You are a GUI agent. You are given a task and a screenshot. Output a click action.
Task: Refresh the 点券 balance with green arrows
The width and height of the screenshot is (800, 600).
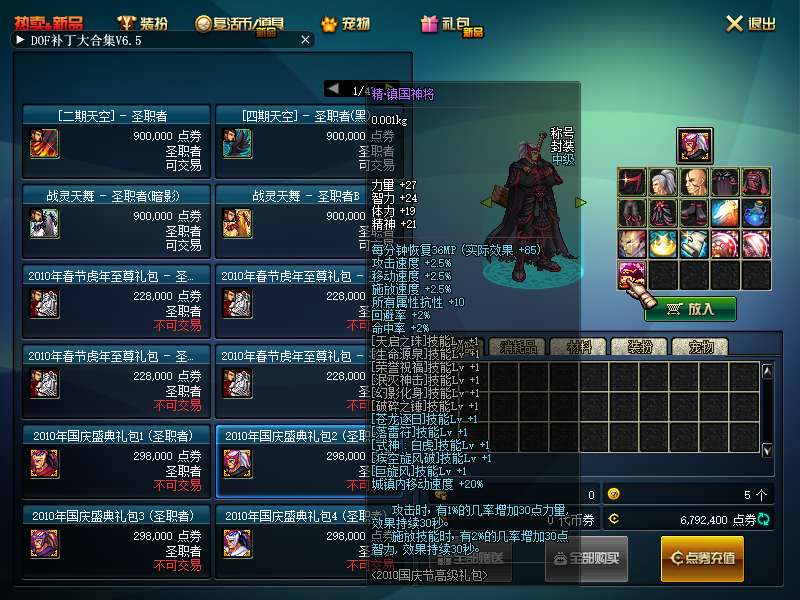[x=765, y=519]
